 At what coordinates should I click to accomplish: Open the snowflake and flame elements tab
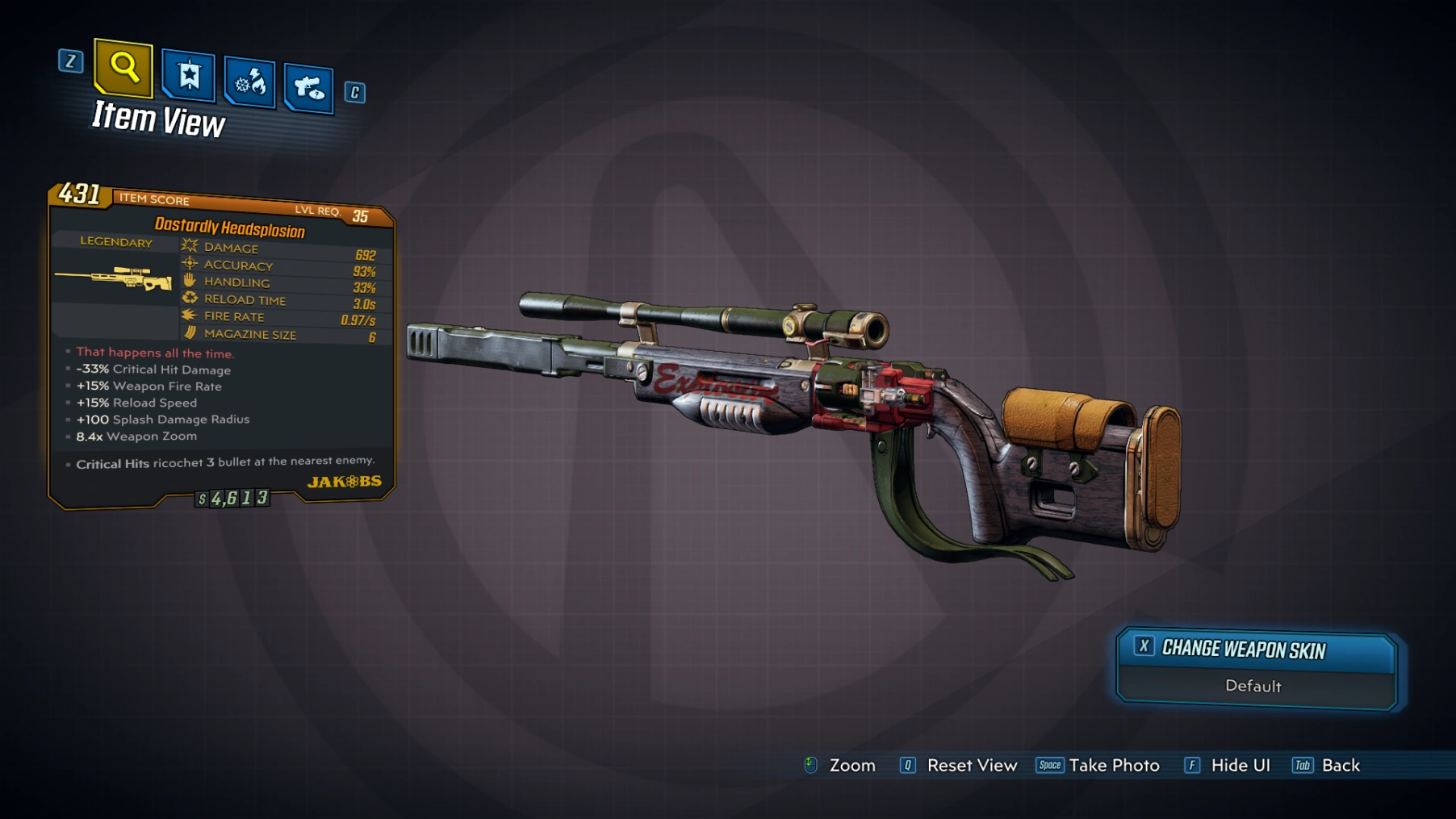coord(249,81)
